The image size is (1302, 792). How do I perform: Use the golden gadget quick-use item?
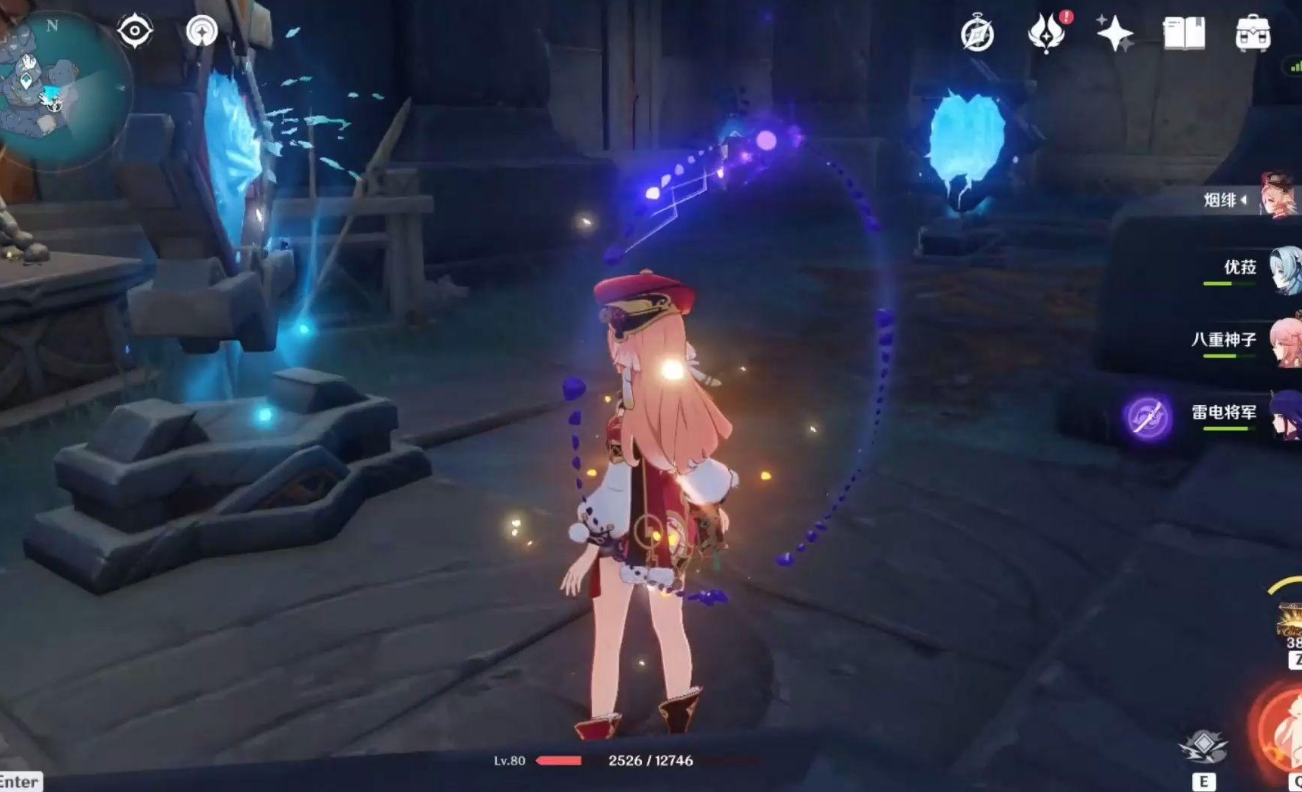point(1290,620)
